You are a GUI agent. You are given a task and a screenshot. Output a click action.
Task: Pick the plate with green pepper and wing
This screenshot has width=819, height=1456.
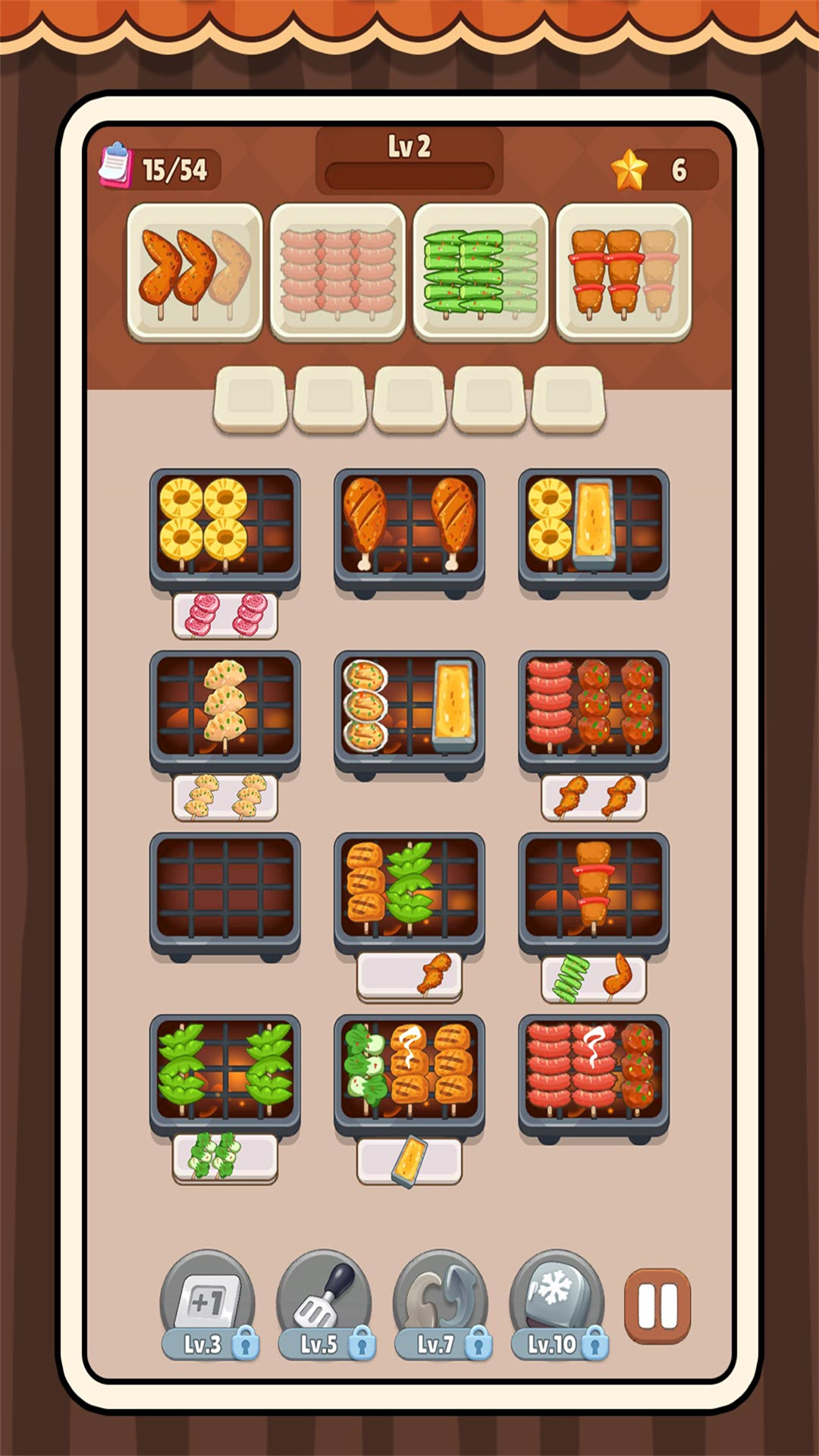[x=594, y=978]
